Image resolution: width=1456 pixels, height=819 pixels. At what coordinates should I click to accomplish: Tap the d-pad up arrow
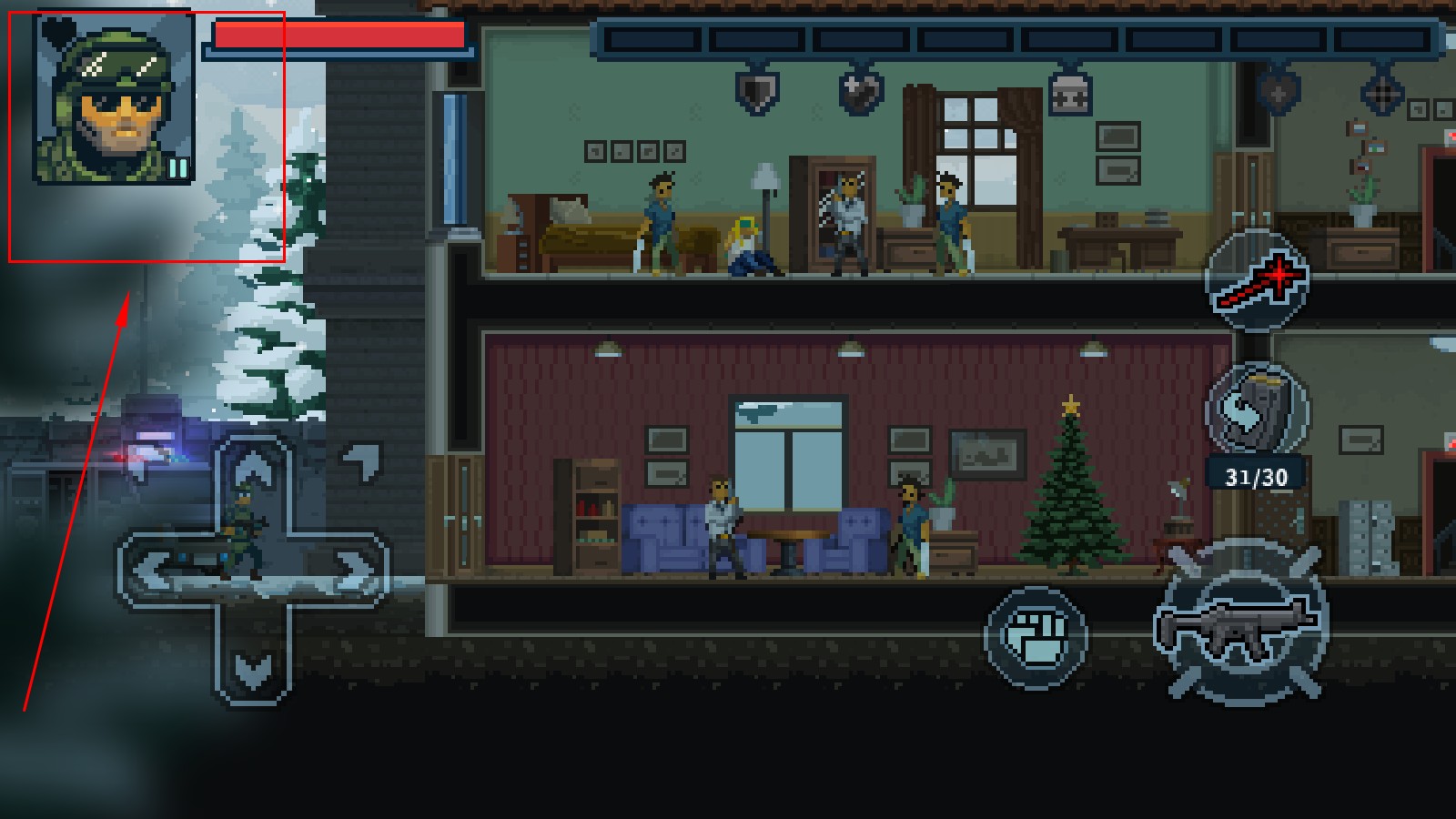[x=253, y=470]
